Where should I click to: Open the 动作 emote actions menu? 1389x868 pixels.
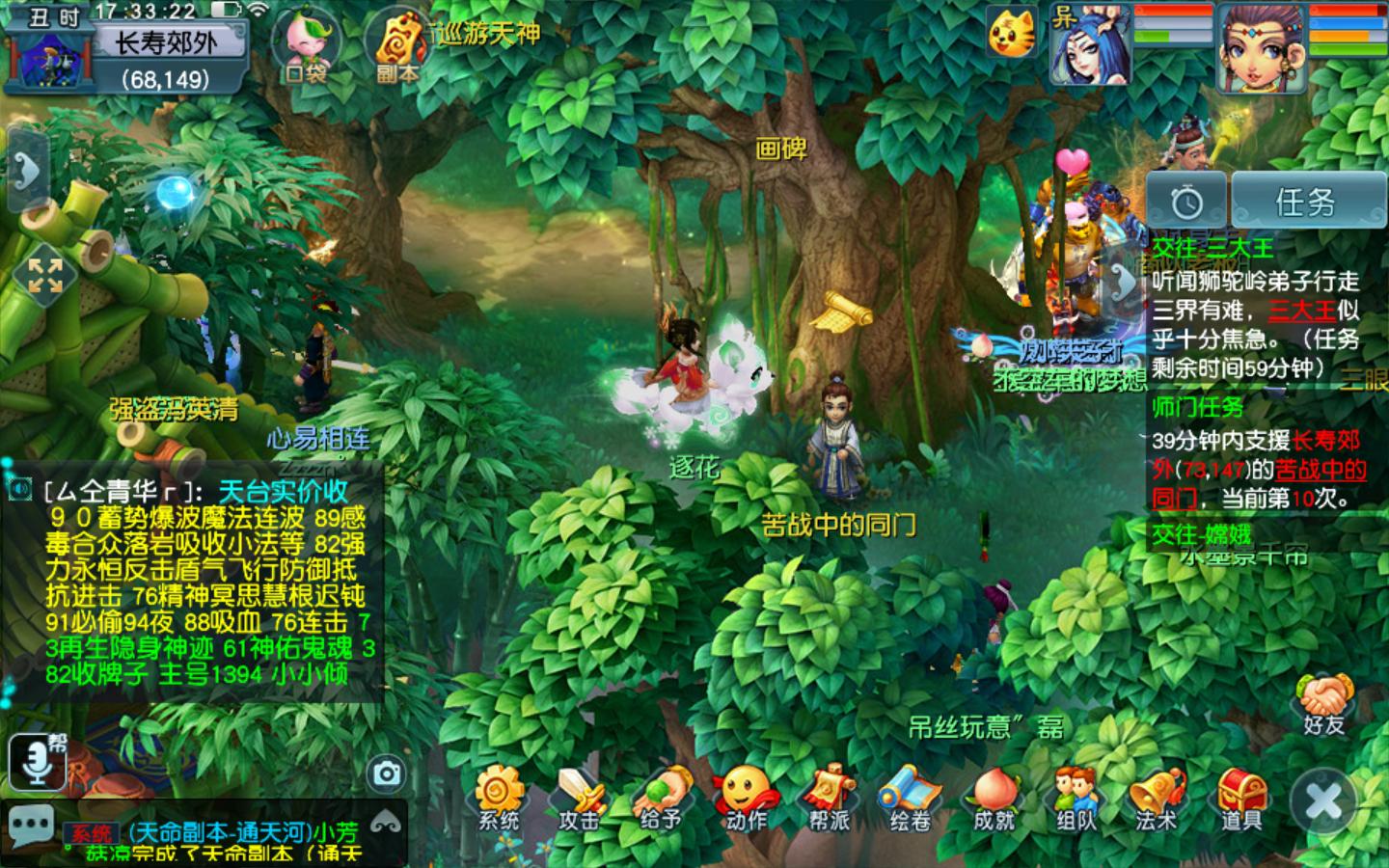pyautogui.click(x=746, y=798)
